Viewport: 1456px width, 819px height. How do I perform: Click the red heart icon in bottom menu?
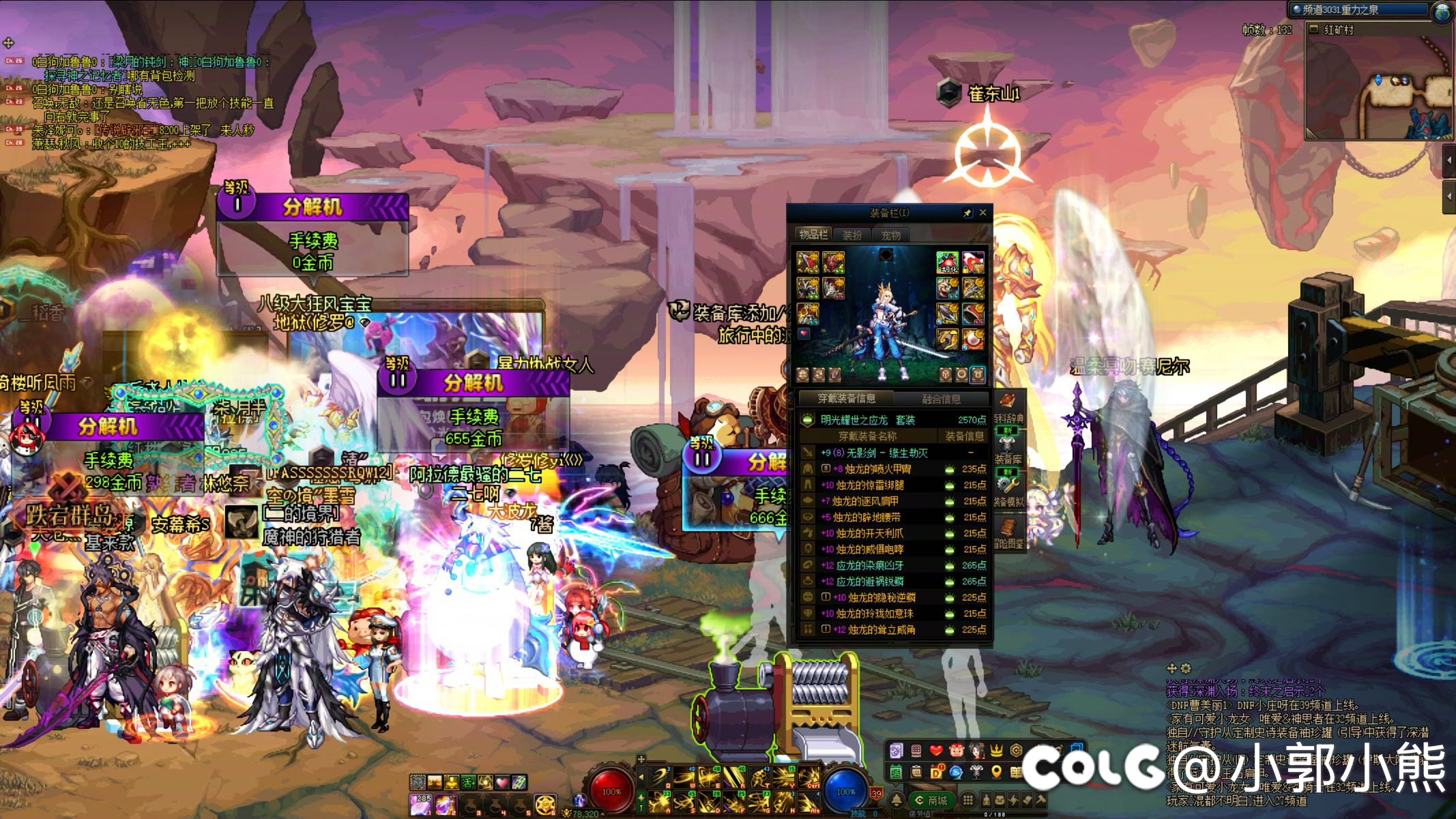(x=936, y=751)
